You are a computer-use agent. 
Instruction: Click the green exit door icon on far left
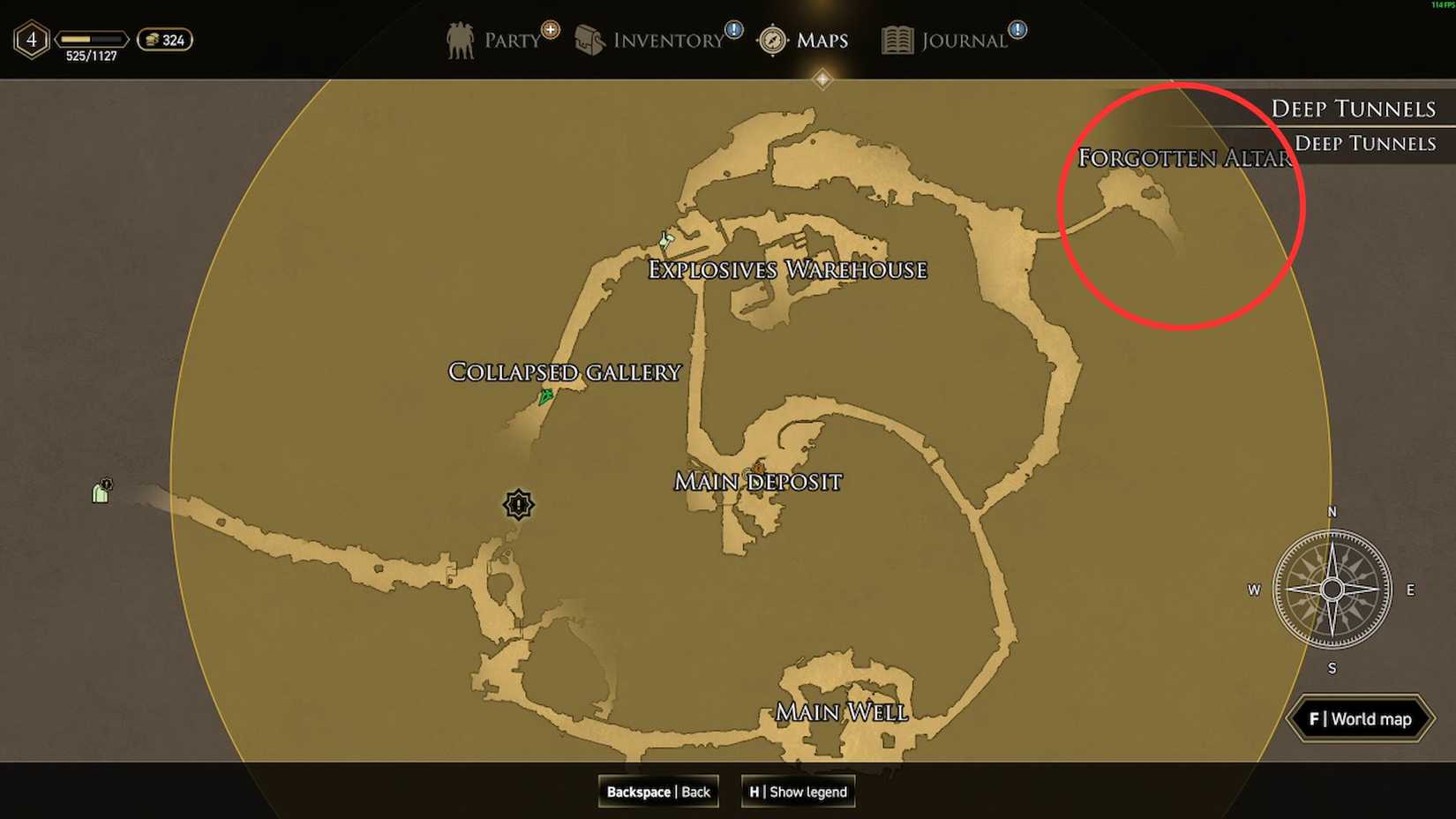click(x=100, y=492)
